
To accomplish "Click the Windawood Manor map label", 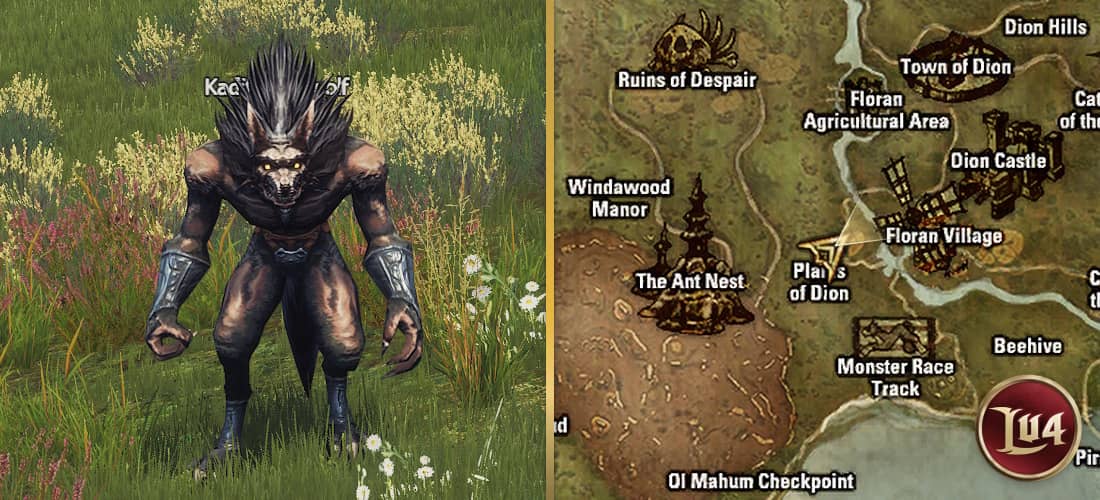I will pyautogui.click(x=618, y=198).
